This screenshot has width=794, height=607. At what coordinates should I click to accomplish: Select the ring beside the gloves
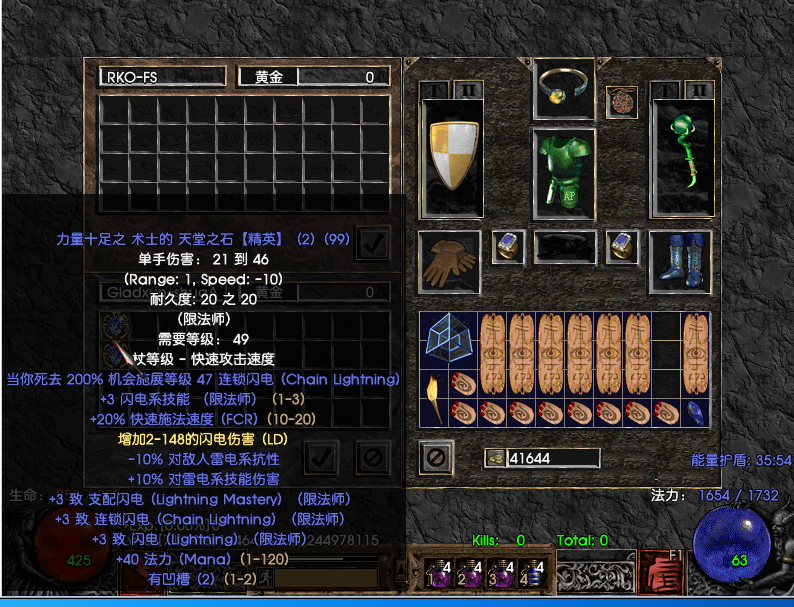(509, 247)
